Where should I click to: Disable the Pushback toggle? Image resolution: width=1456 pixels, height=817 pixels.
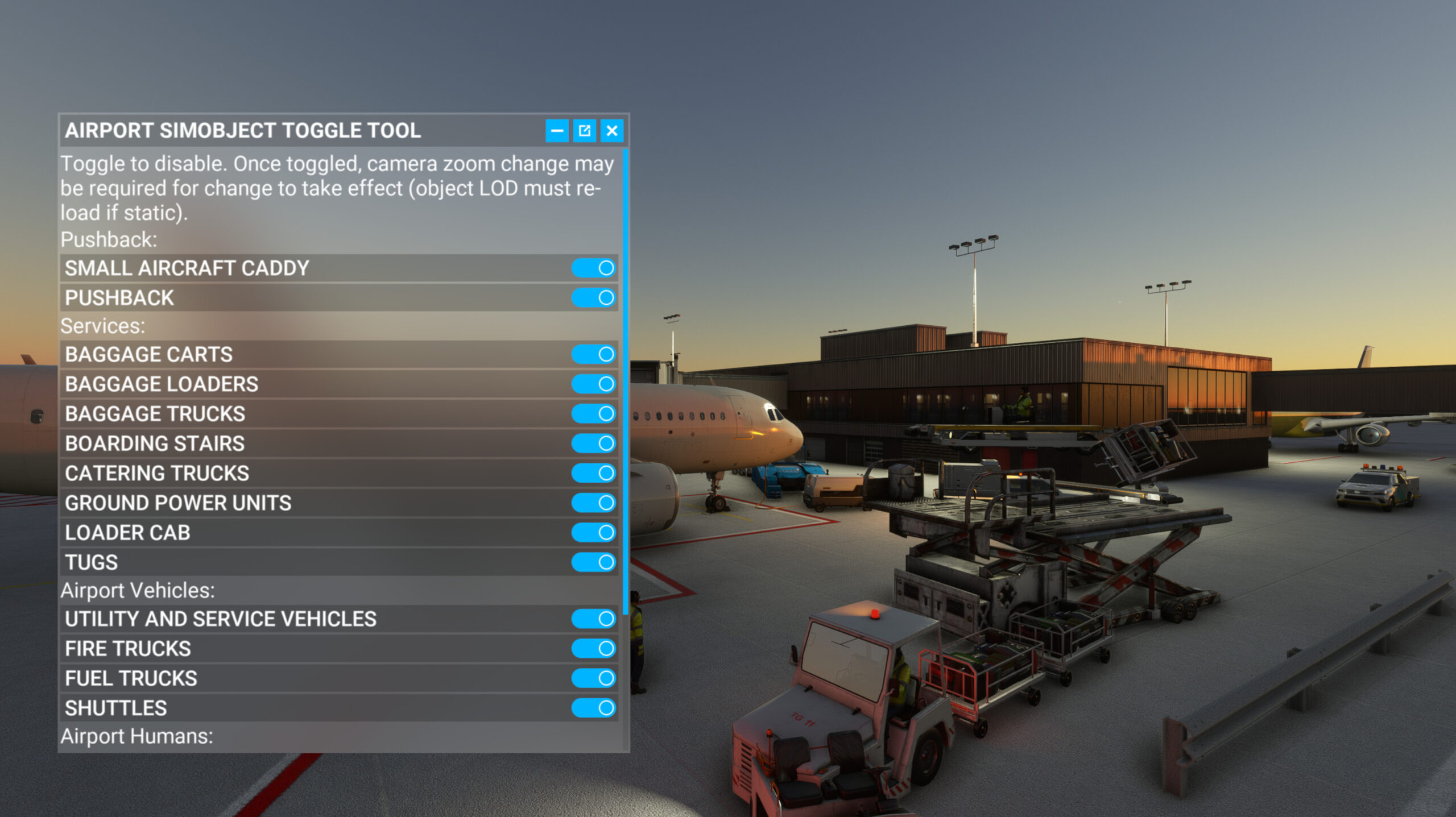click(594, 297)
